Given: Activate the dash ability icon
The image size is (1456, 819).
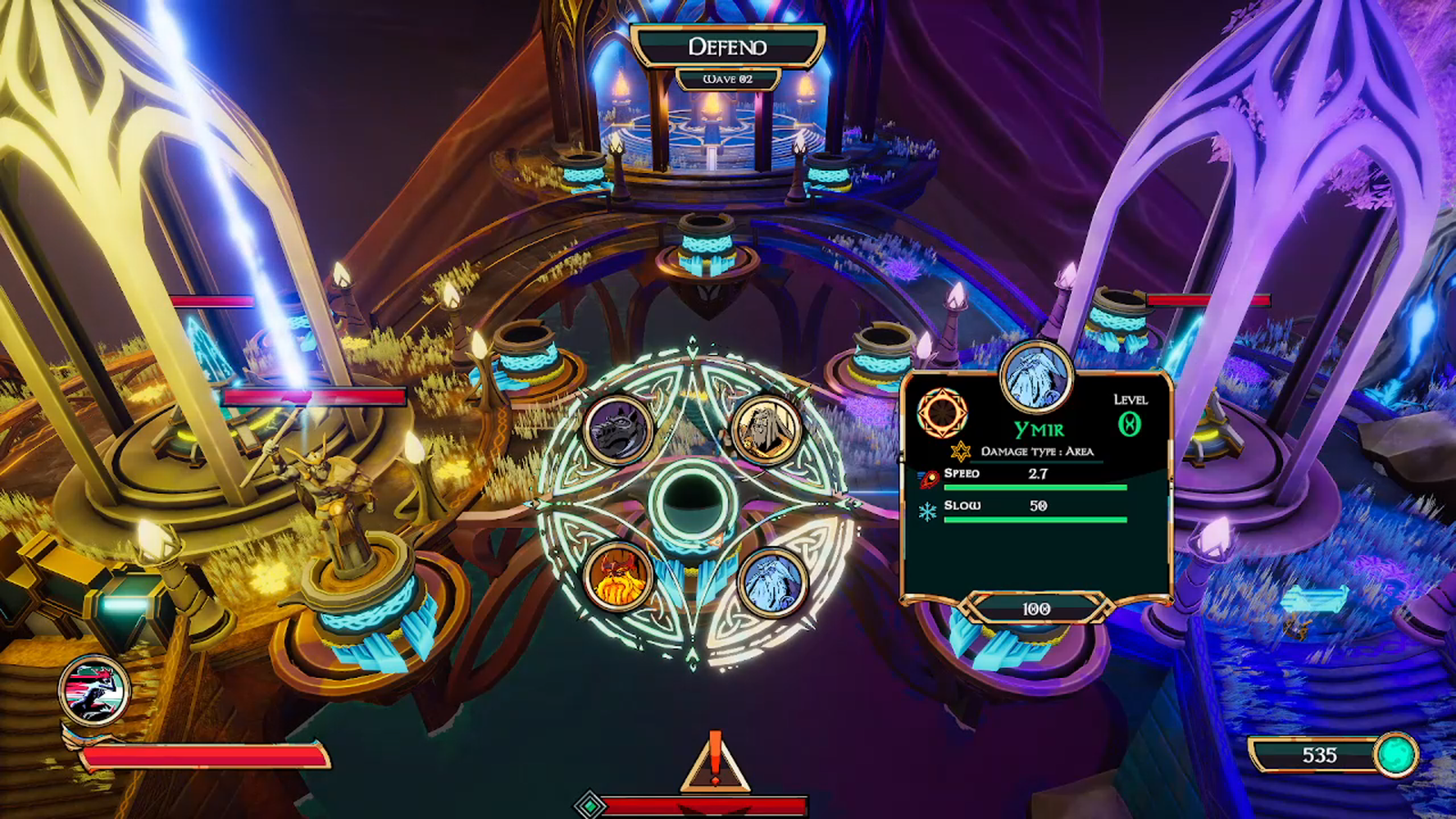Looking at the screenshot, I should pos(94,691).
